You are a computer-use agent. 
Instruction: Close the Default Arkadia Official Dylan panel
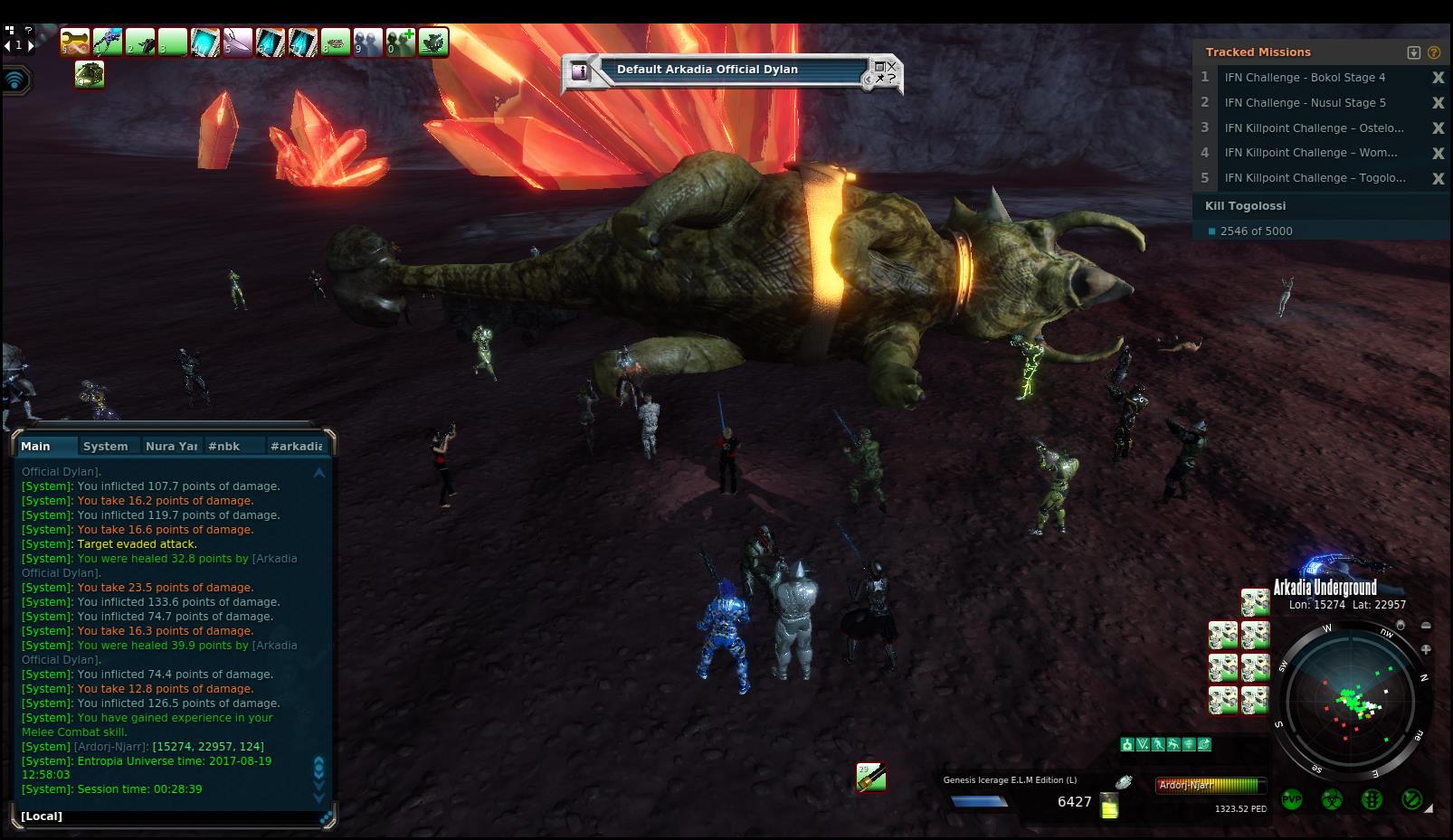pyautogui.click(x=891, y=65)
